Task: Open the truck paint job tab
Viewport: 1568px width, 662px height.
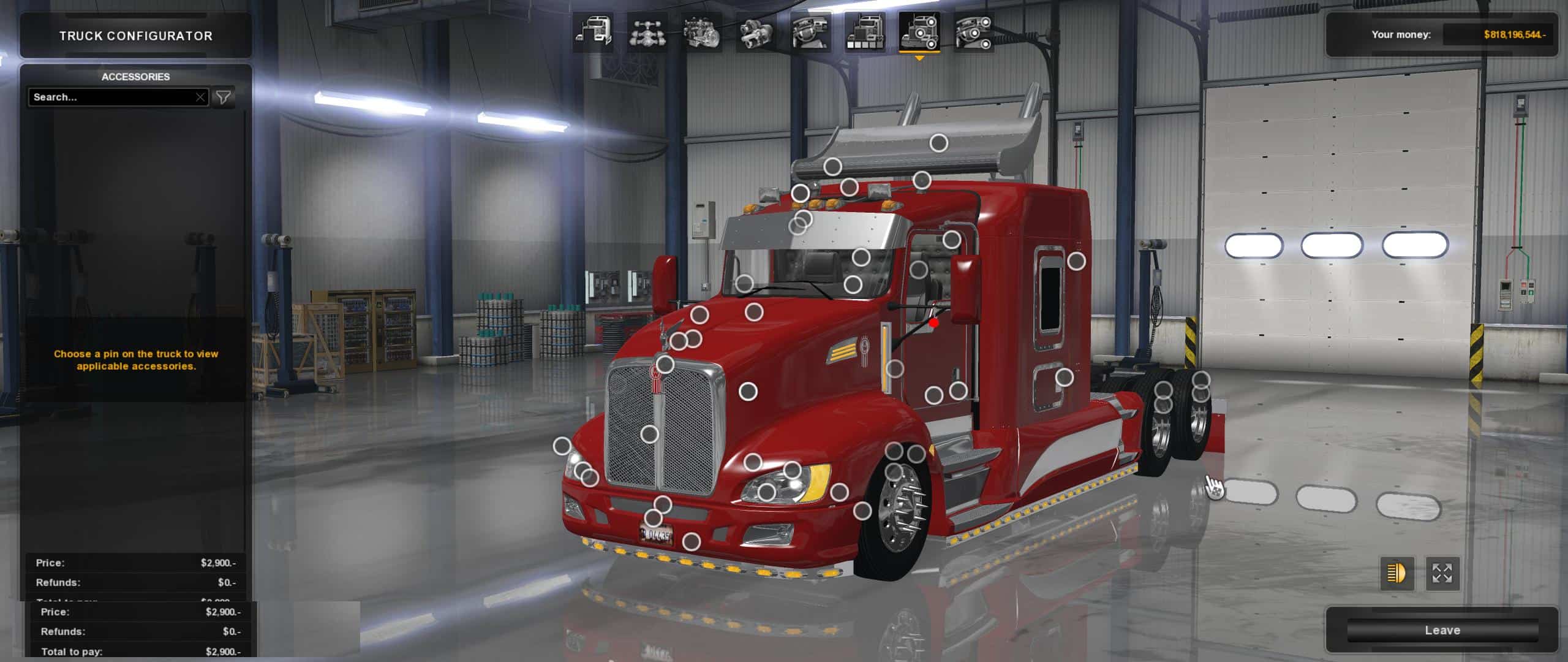Action: point(865,31)
